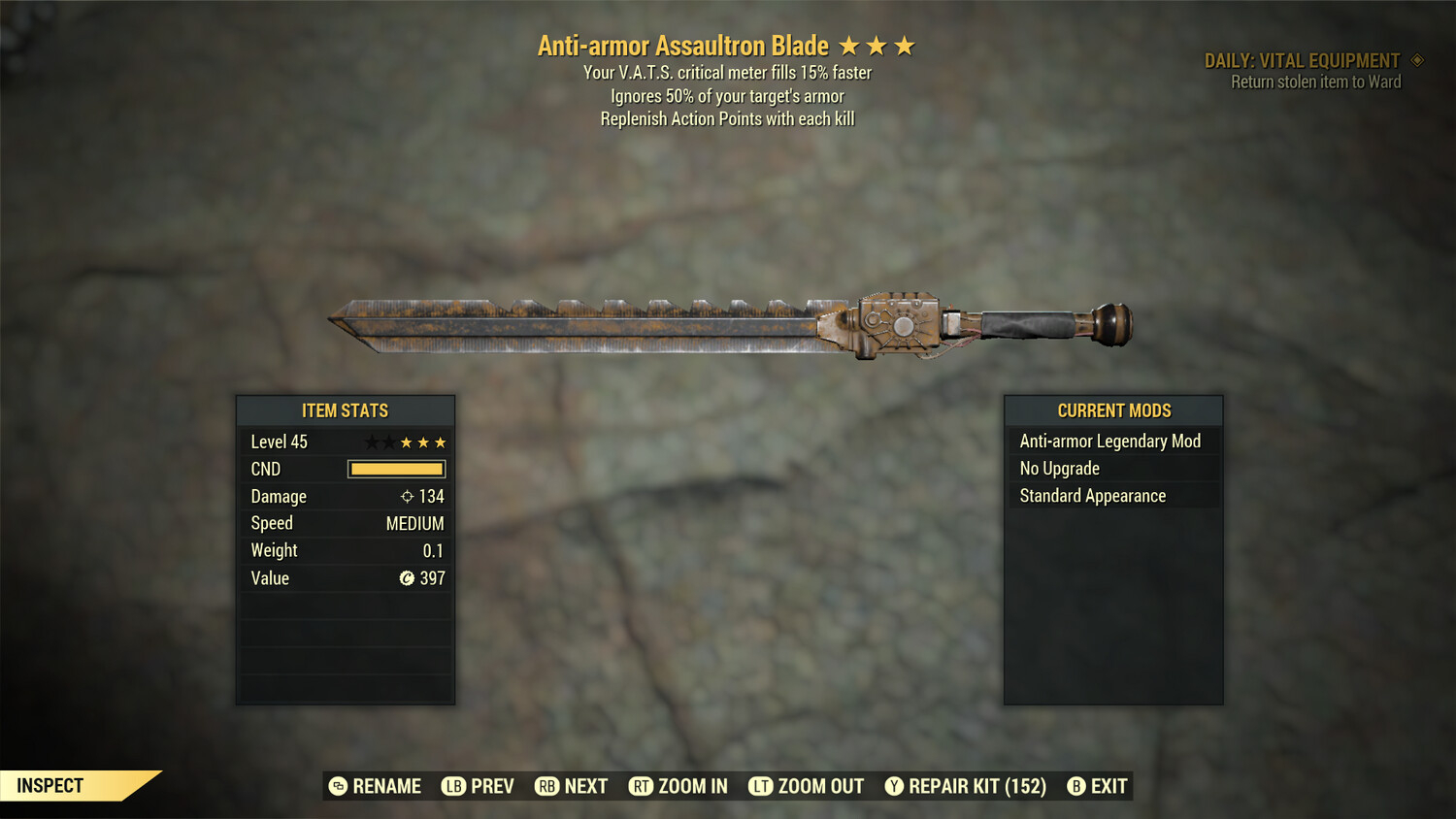The width and height of the screenshot is (1456, 819).
Task: Click the crosshair icon beside Damage 134
Action: (410, 497)
